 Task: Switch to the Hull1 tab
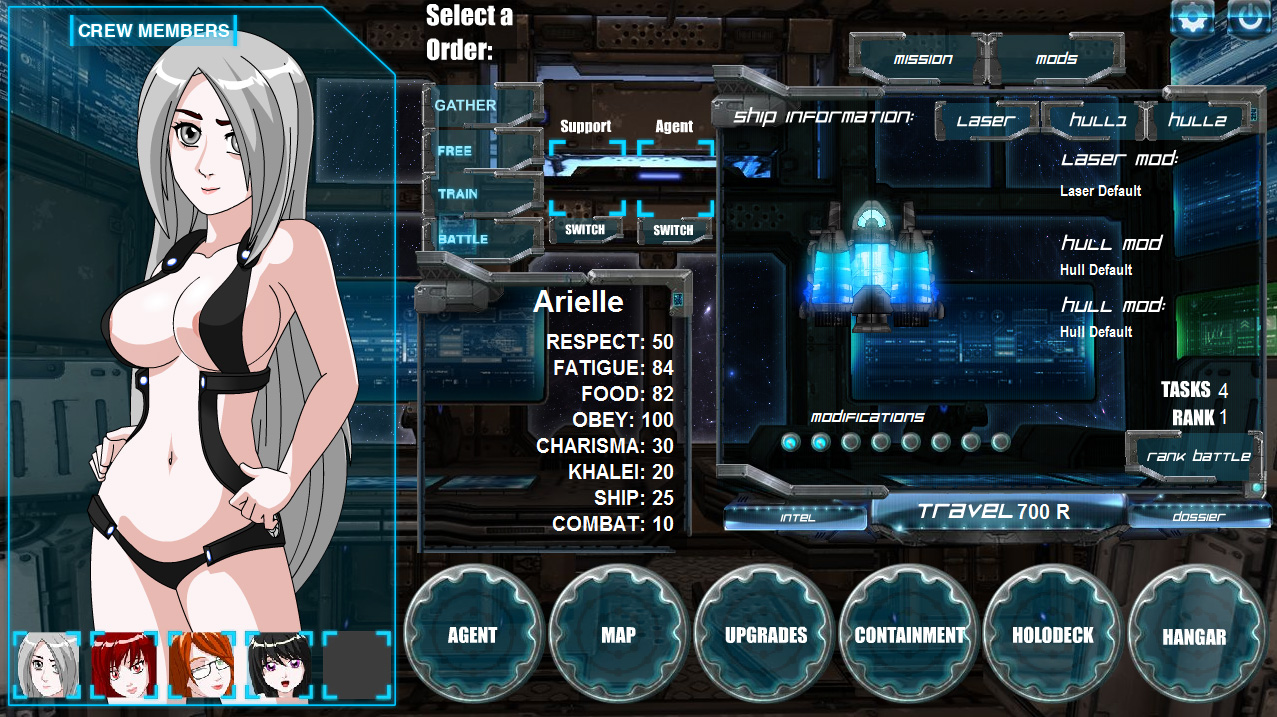[x=1097, y=121]
